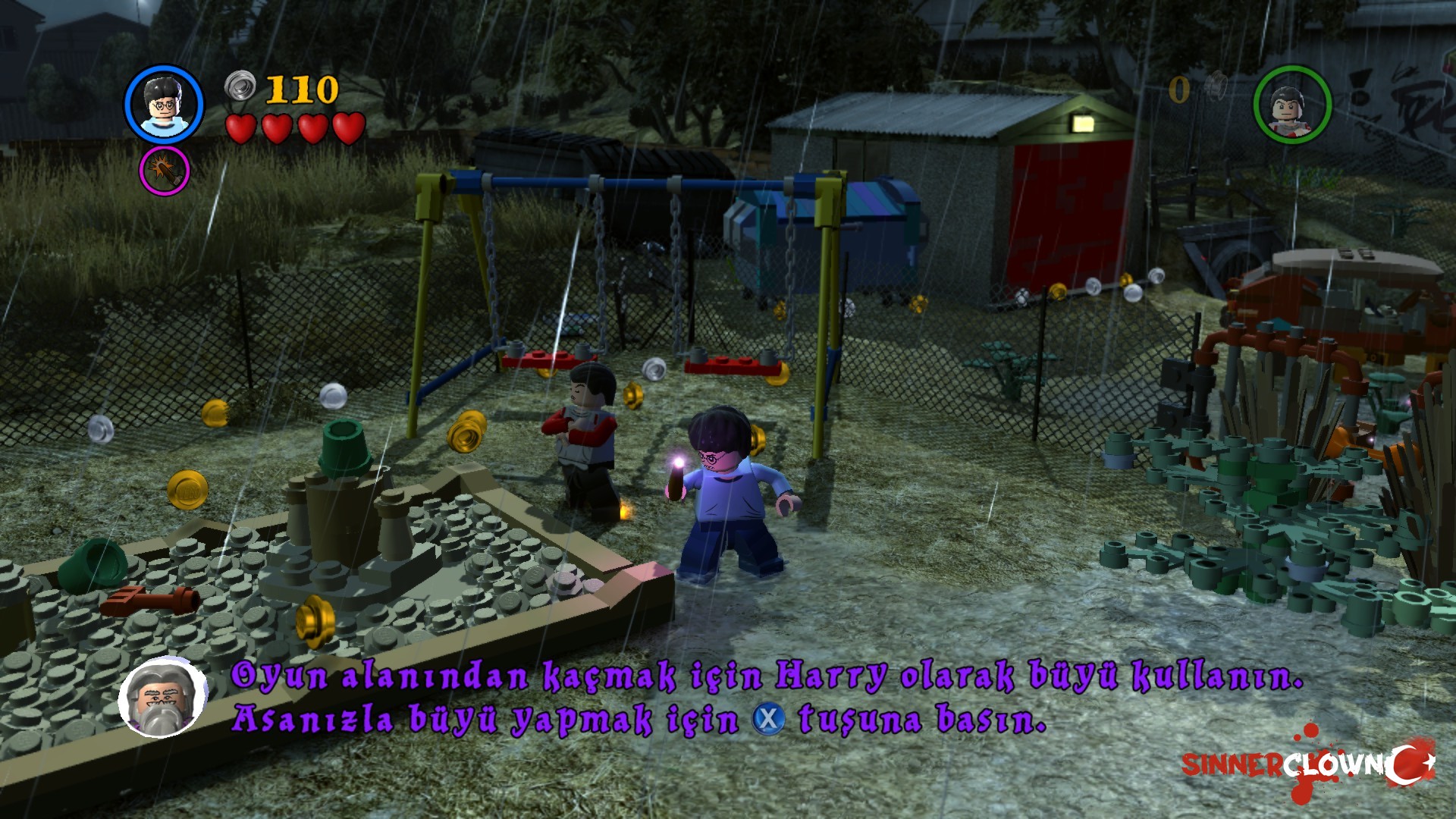Click the wand spell selector icon

[164, 171]
